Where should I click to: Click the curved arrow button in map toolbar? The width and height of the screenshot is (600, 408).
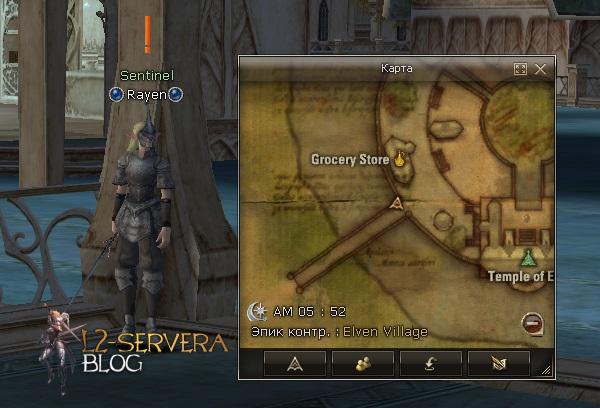point(430,363)
